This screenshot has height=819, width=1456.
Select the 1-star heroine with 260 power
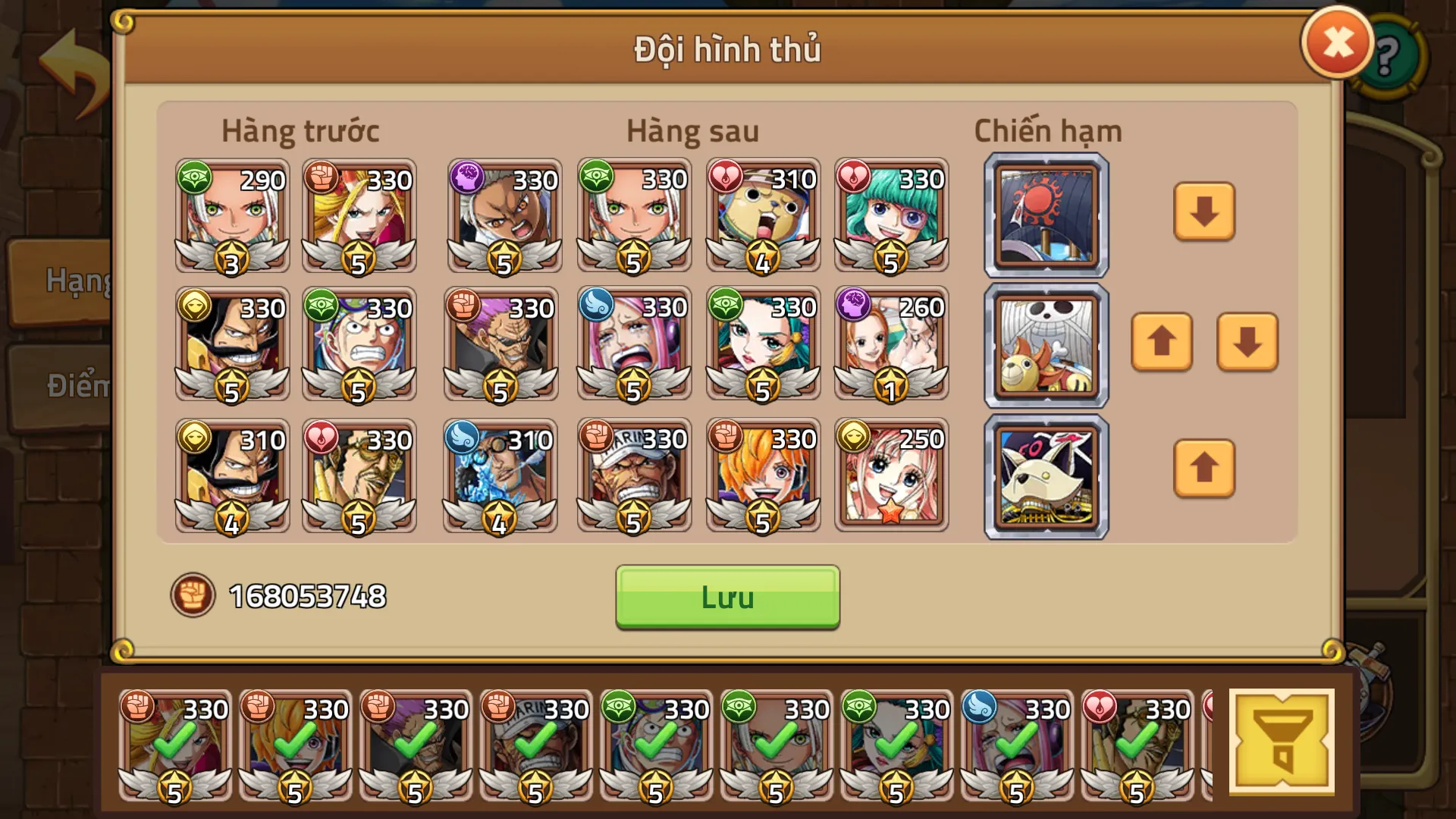click(890, 345)
